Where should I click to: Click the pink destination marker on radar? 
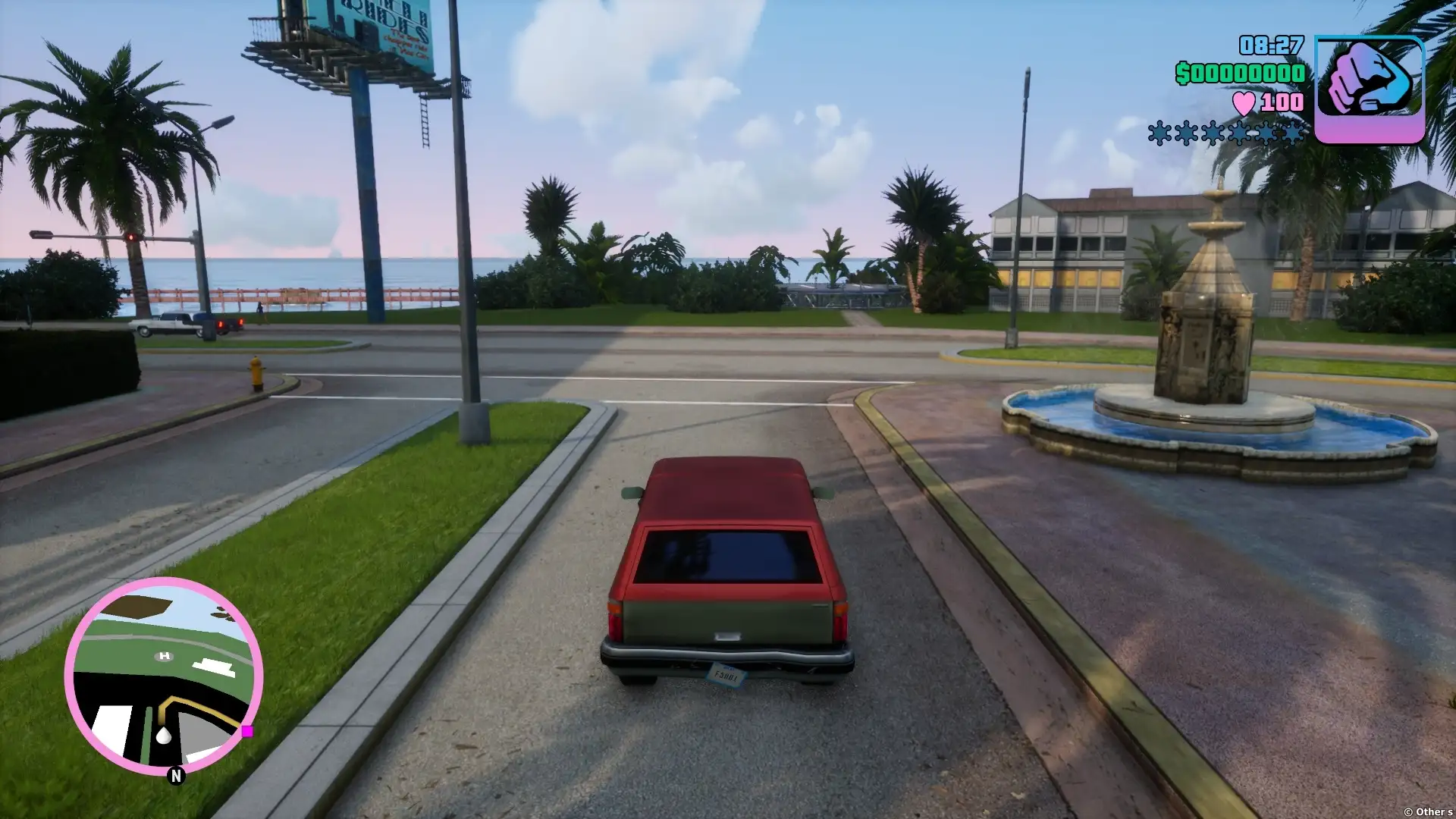(x=247, y=731)
